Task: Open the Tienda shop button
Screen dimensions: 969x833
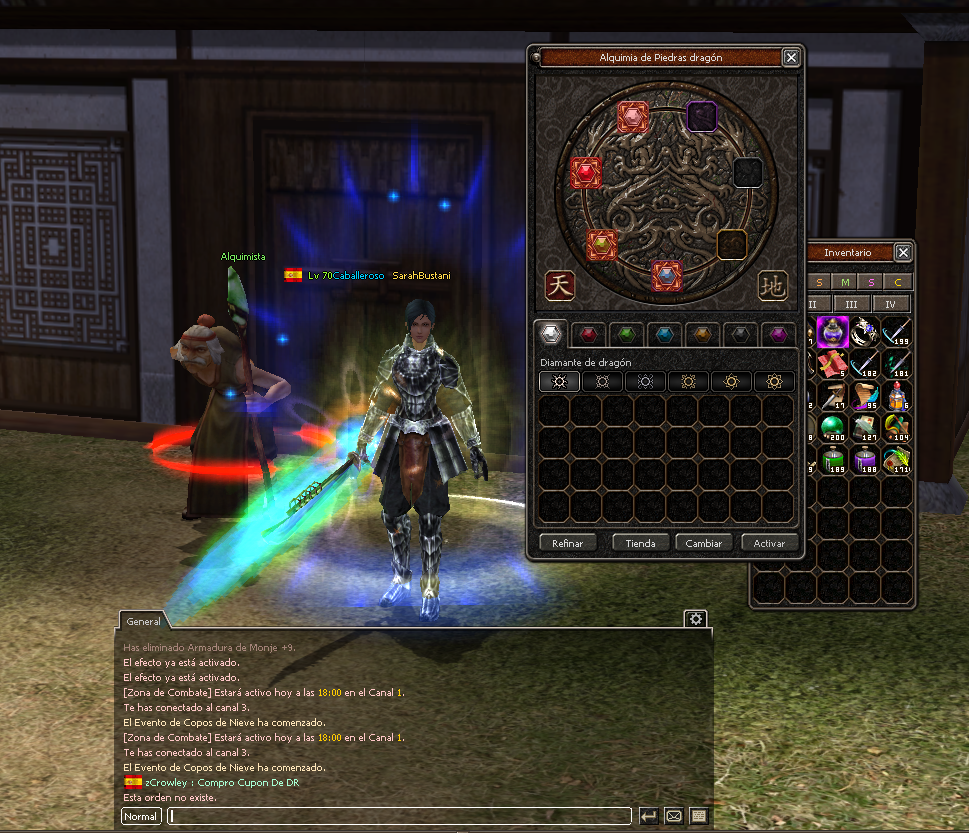Action: pyautogui.click(x=640, y=543)
